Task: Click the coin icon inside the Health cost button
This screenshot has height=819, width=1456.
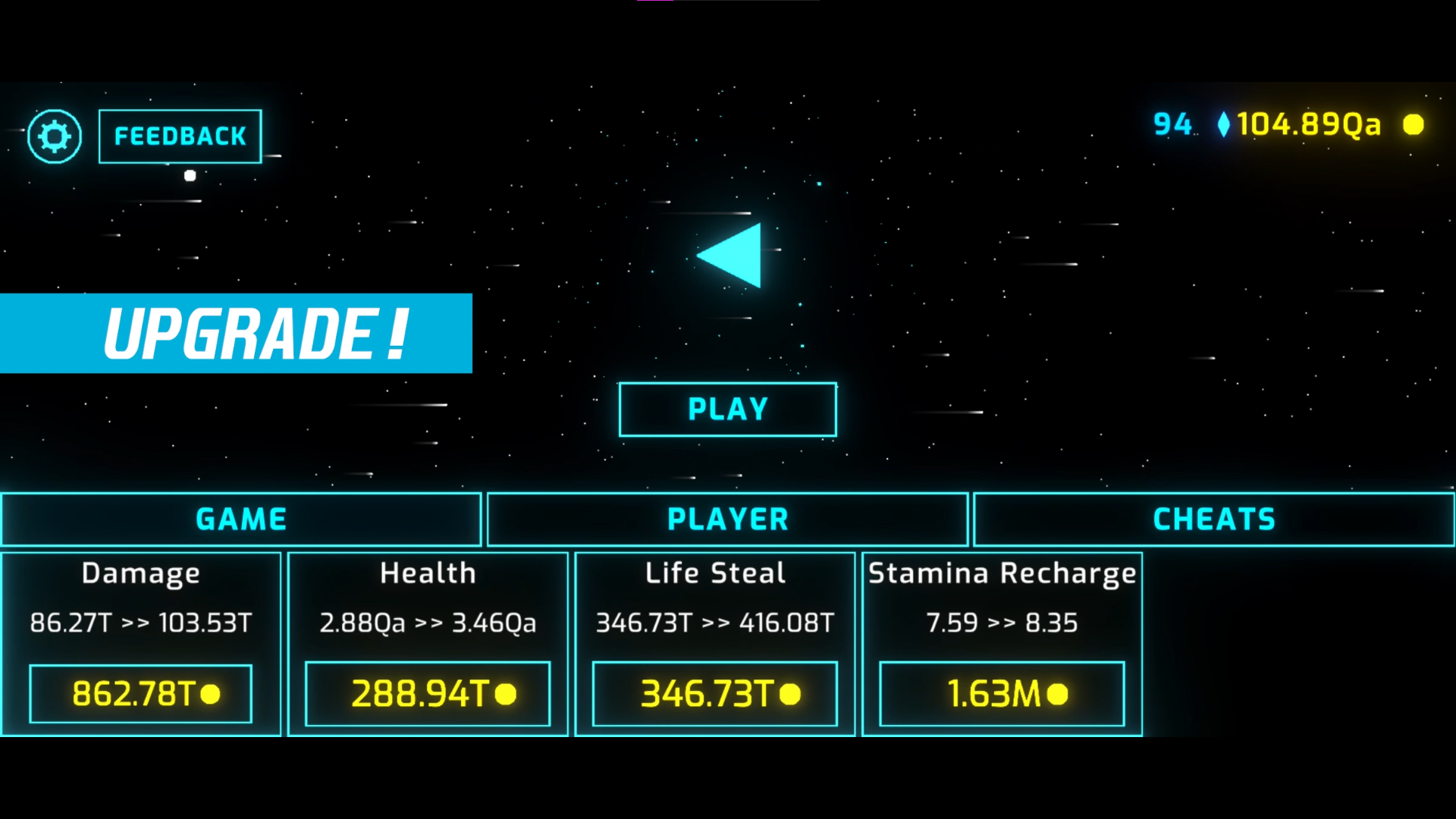Action: (x=507, y=692)
